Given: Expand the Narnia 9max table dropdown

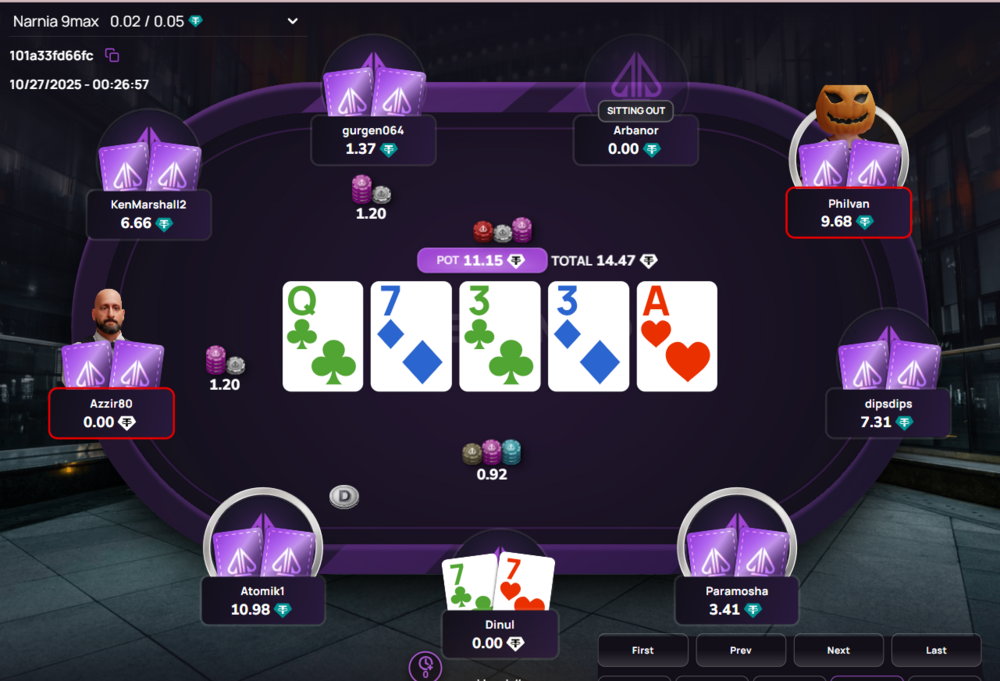Looking at the screenshot, I should (292, 21).
